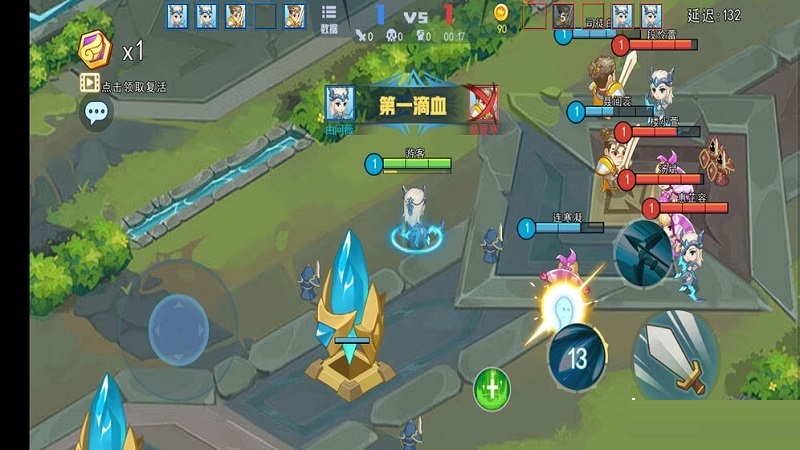Screen dimensions: 800x450
Task: Tap the golden wing revive token icon
Action: point(98,48)
